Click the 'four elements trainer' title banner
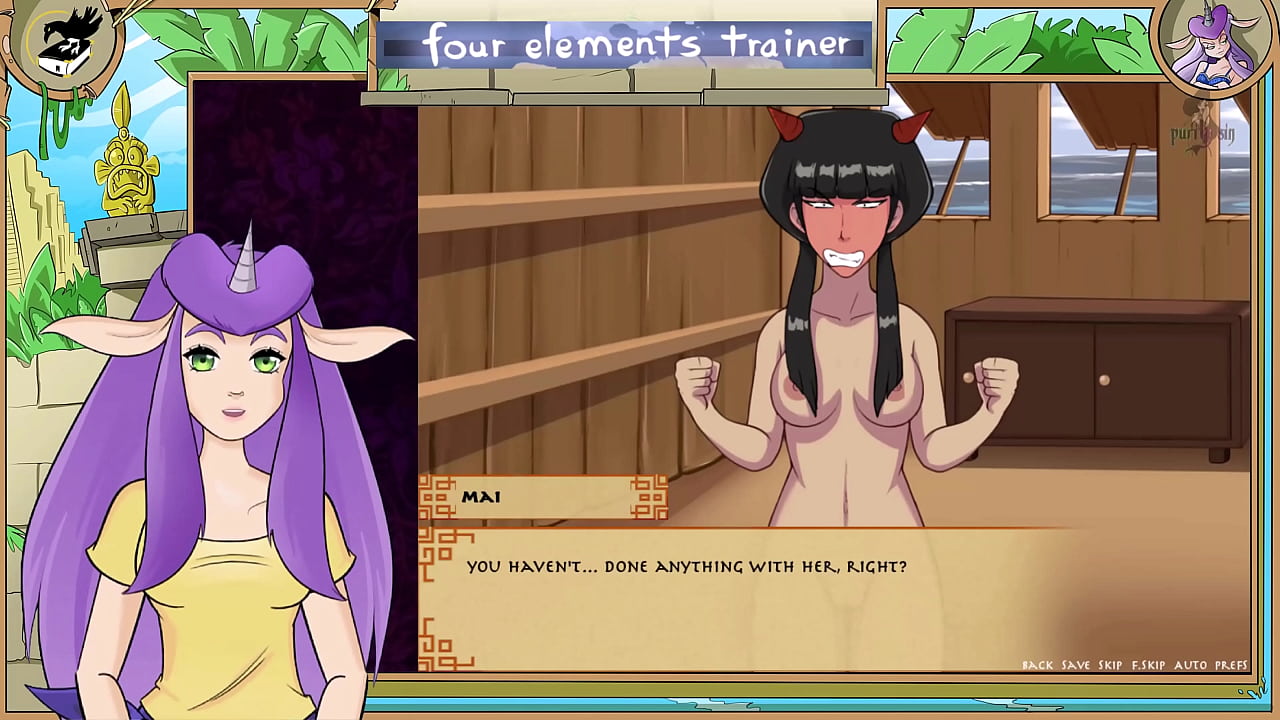 coord(628,44)
